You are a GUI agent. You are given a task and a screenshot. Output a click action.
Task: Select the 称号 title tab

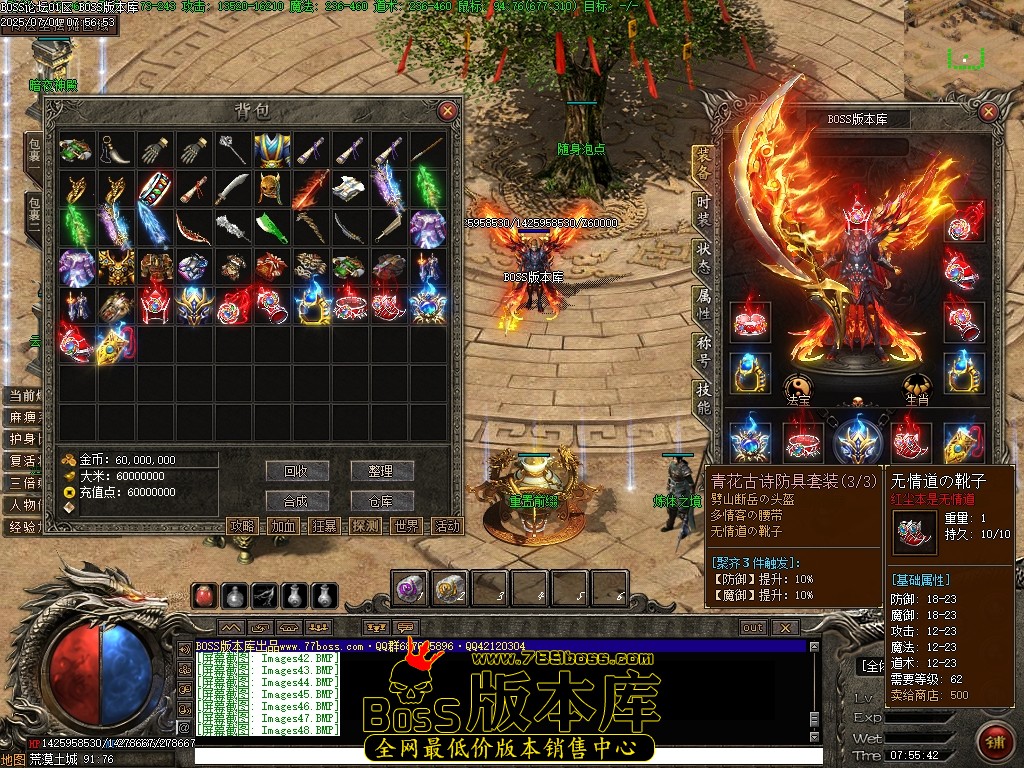coord(703,352)
